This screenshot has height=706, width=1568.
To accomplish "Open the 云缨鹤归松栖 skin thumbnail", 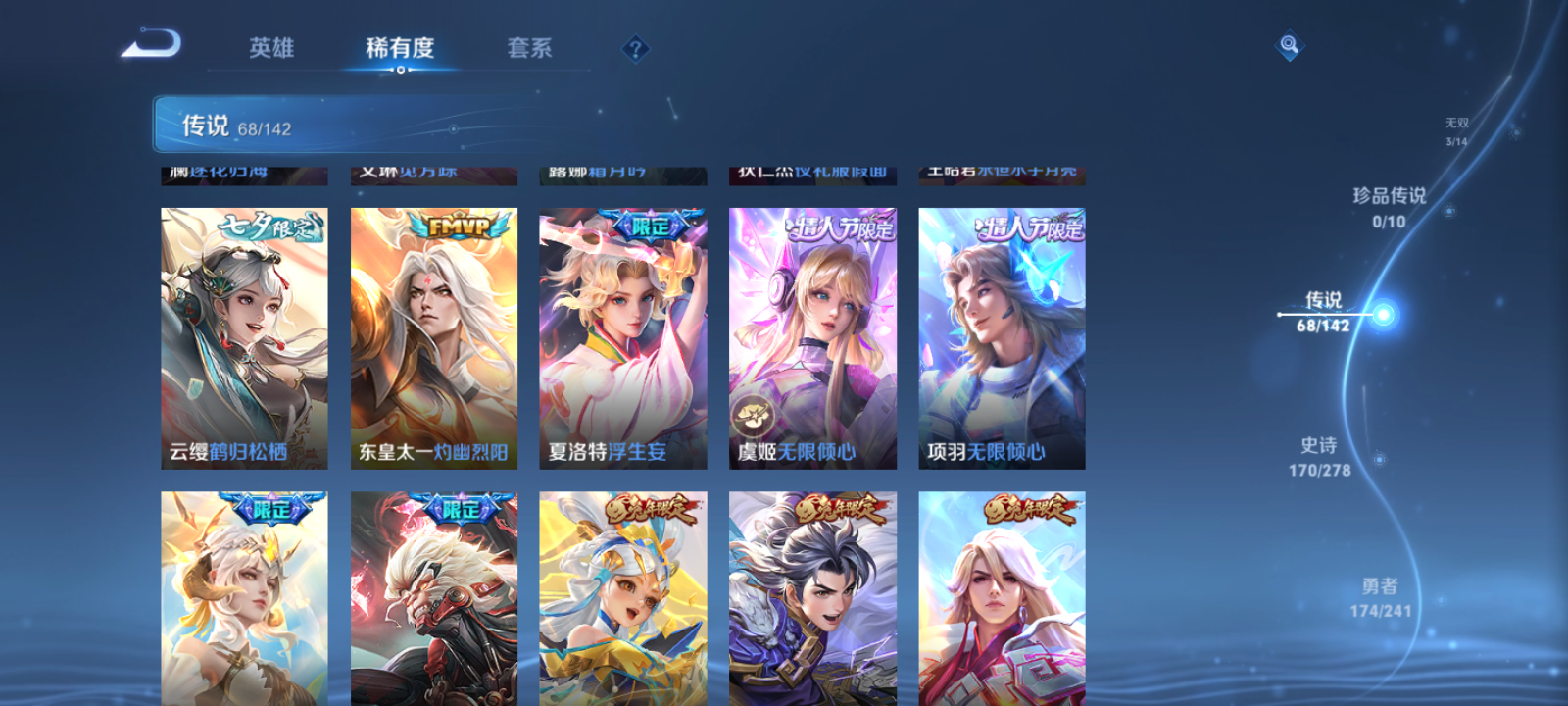I will 242,333.
